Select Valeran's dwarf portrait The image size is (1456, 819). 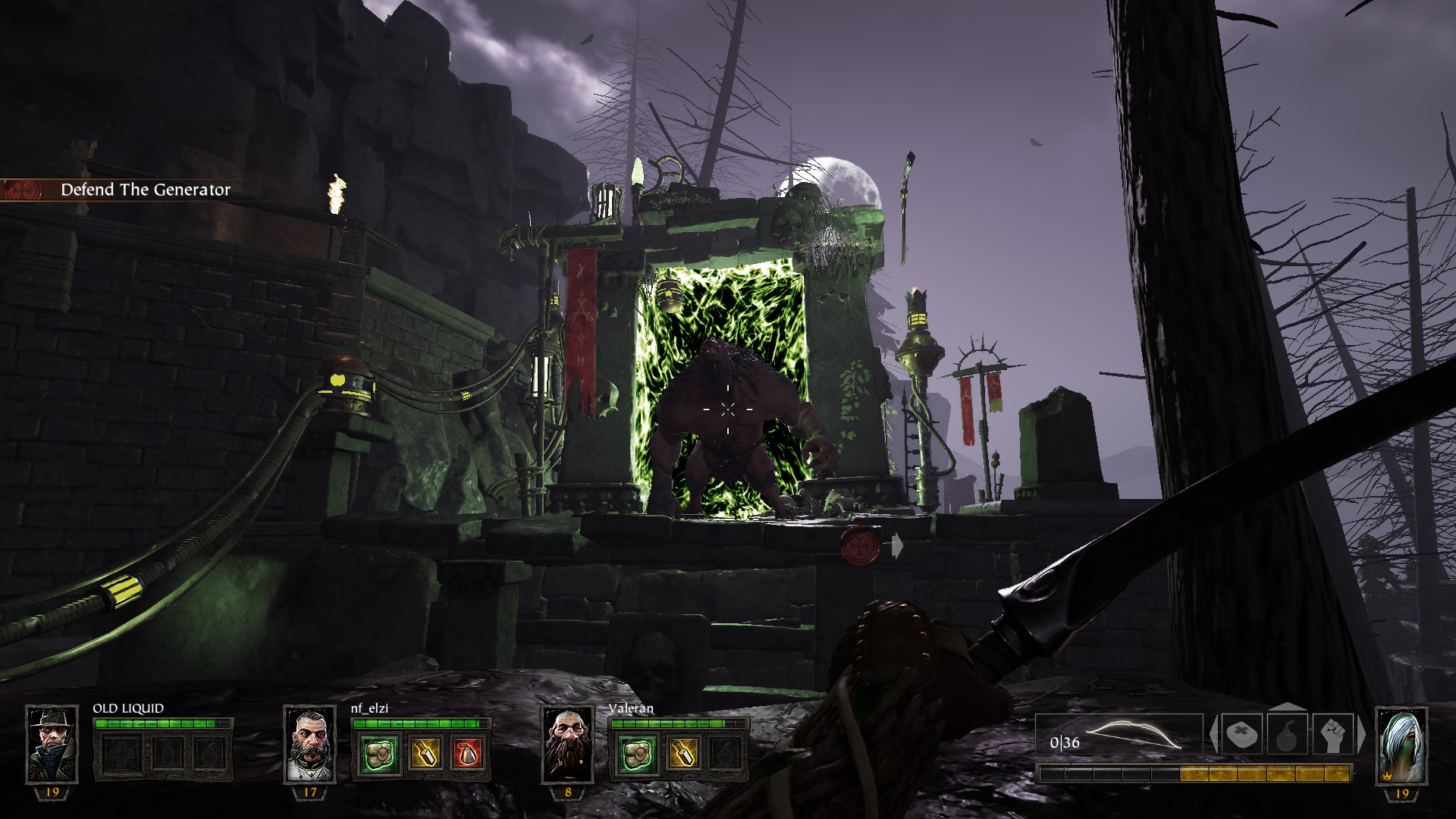567,745
